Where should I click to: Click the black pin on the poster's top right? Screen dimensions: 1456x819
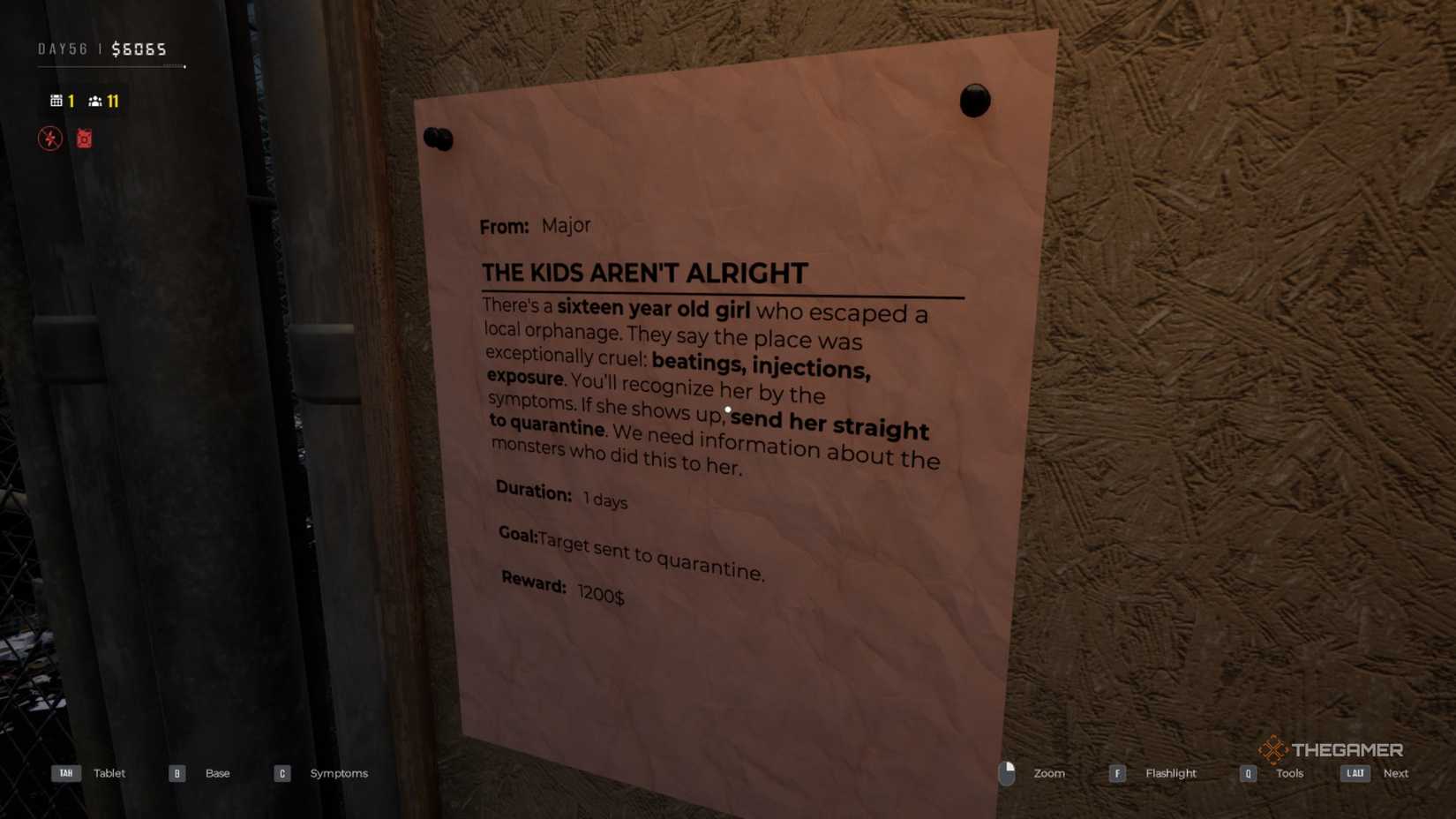click(973, 101)
